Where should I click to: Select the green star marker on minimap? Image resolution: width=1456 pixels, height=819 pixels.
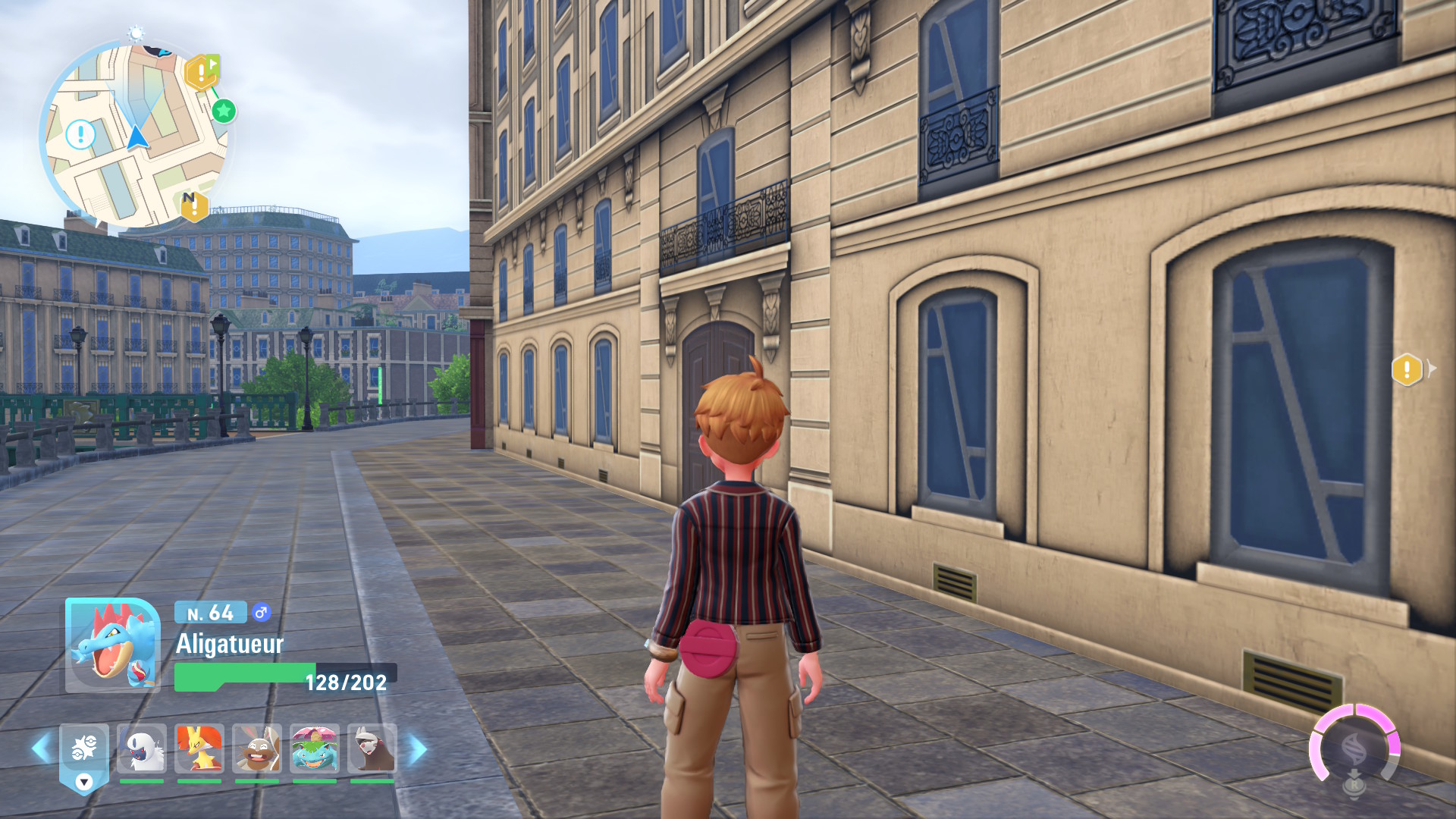[x=223, y=111]
